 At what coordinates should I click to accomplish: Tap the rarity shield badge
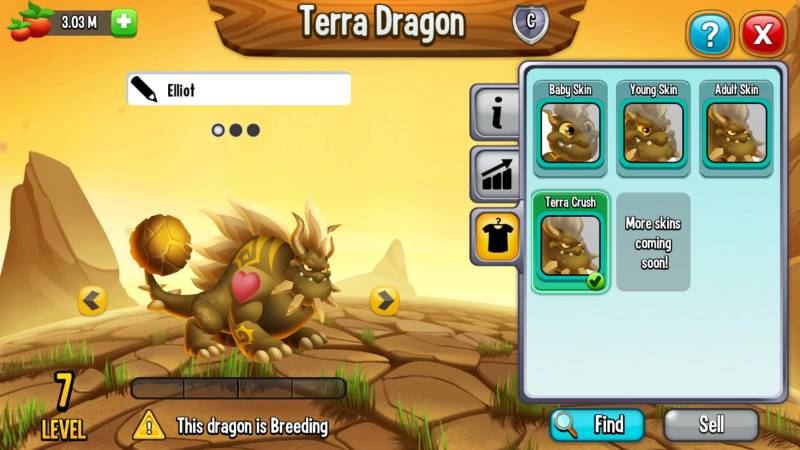(530, 23)
